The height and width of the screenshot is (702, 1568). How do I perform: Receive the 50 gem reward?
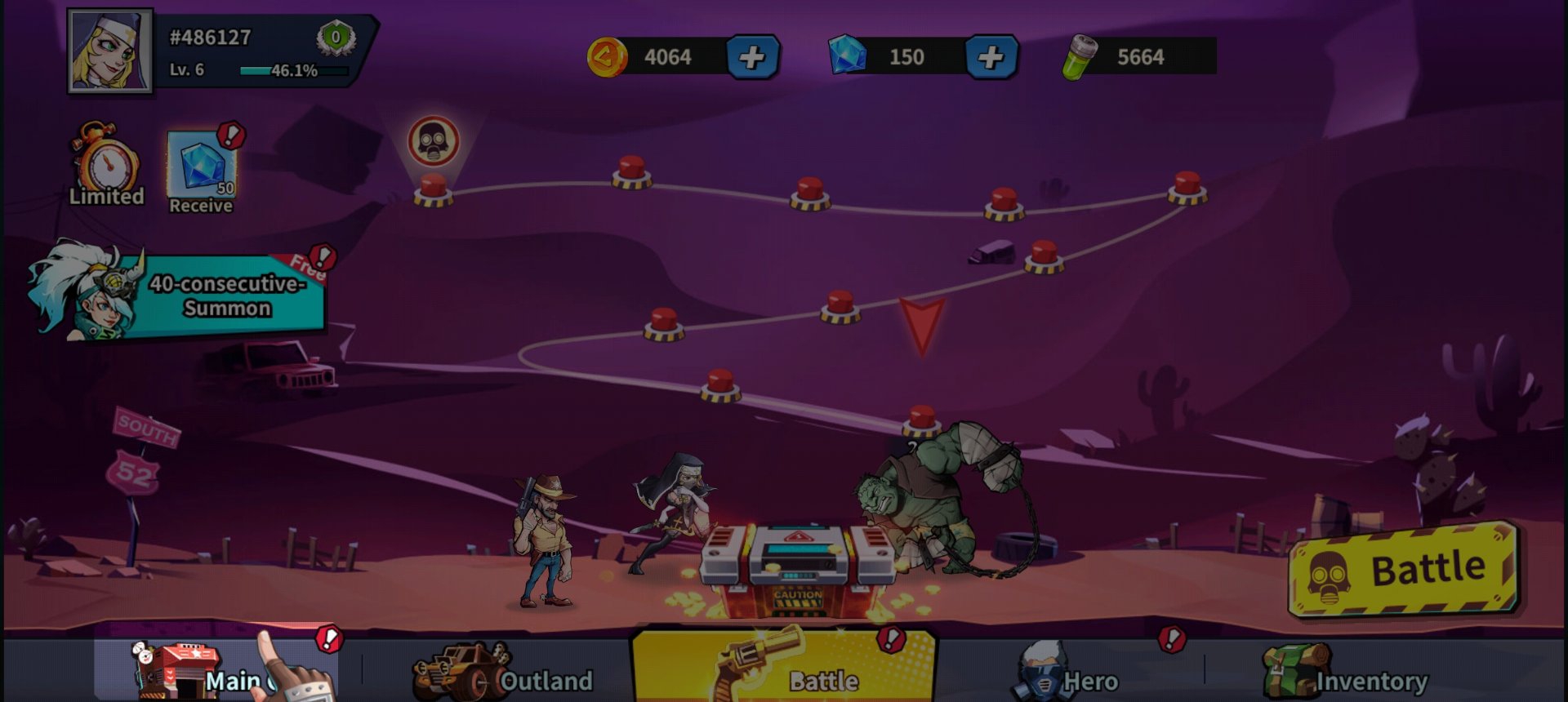click(202, 171)
